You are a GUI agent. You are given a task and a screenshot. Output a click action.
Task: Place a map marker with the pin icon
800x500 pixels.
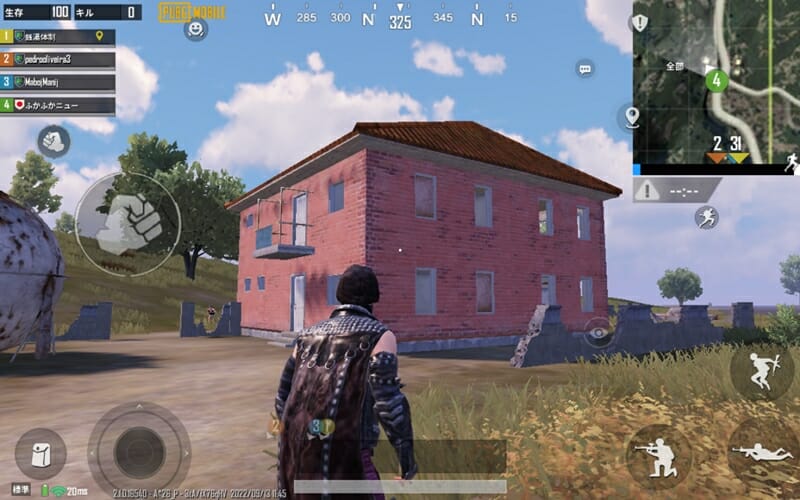point(632,118)
